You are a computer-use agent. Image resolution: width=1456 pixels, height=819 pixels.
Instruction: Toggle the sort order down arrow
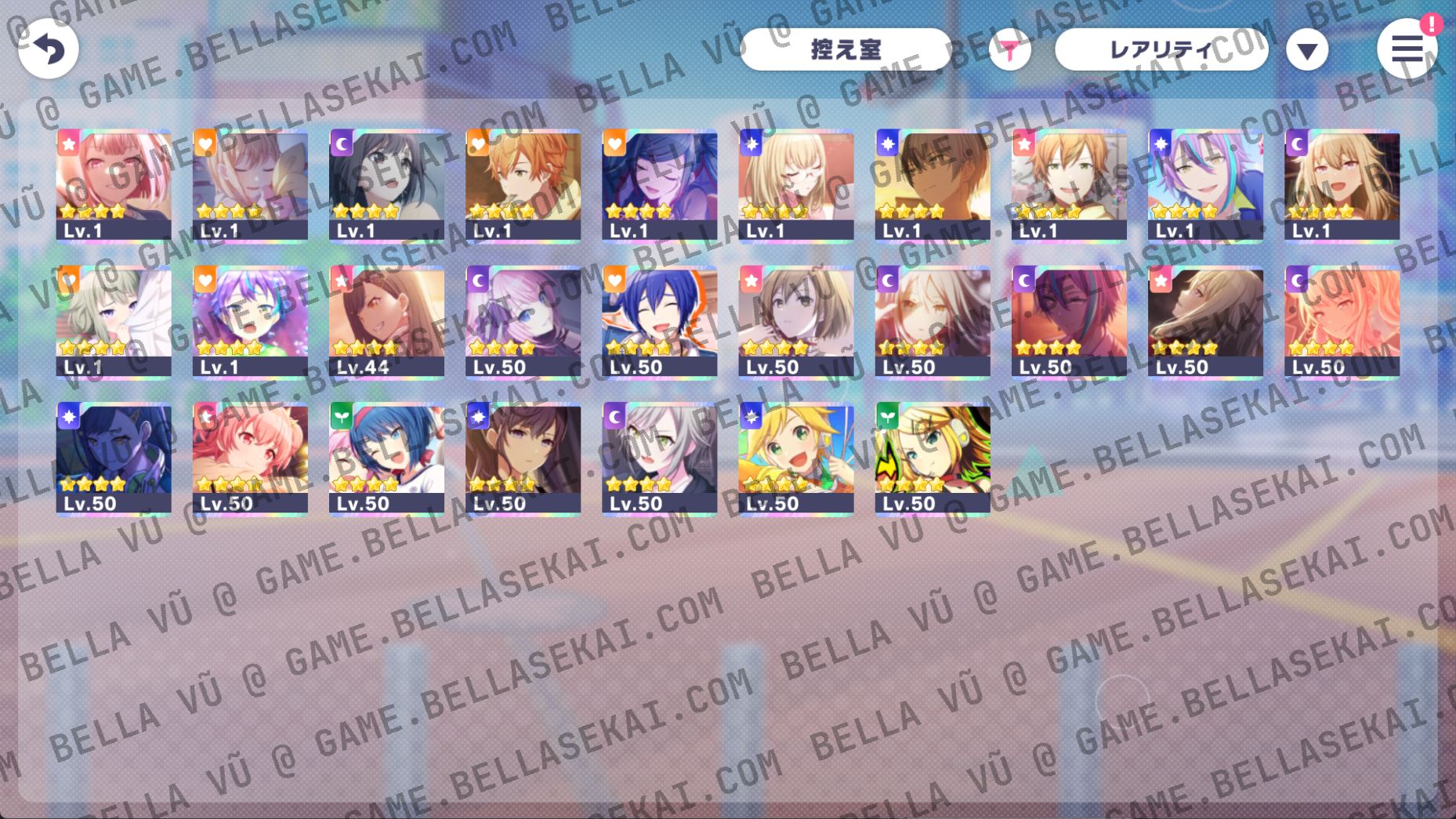[x=1307, y=49]
